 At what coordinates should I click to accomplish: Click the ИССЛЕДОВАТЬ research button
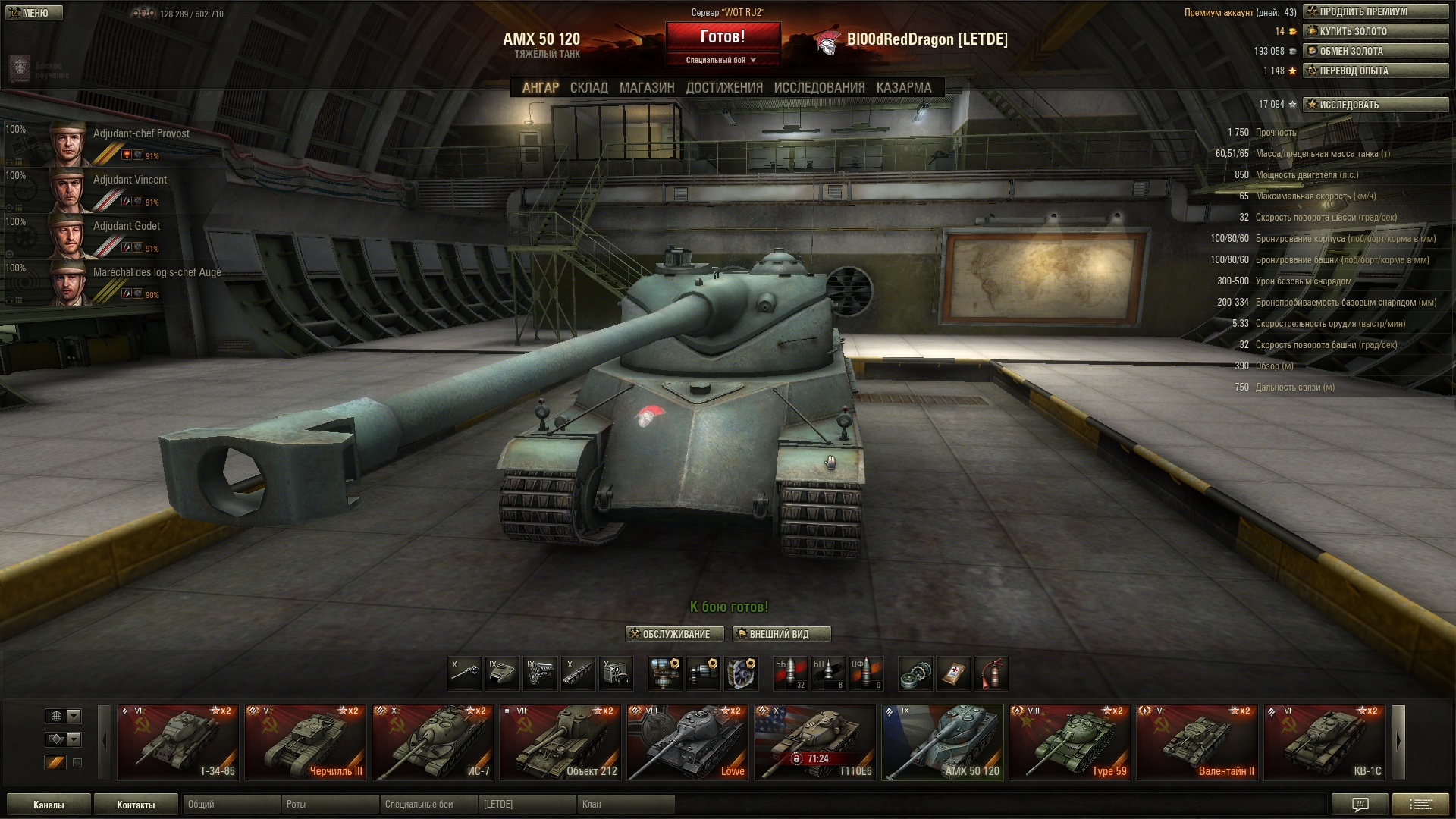coord(1375,105)
